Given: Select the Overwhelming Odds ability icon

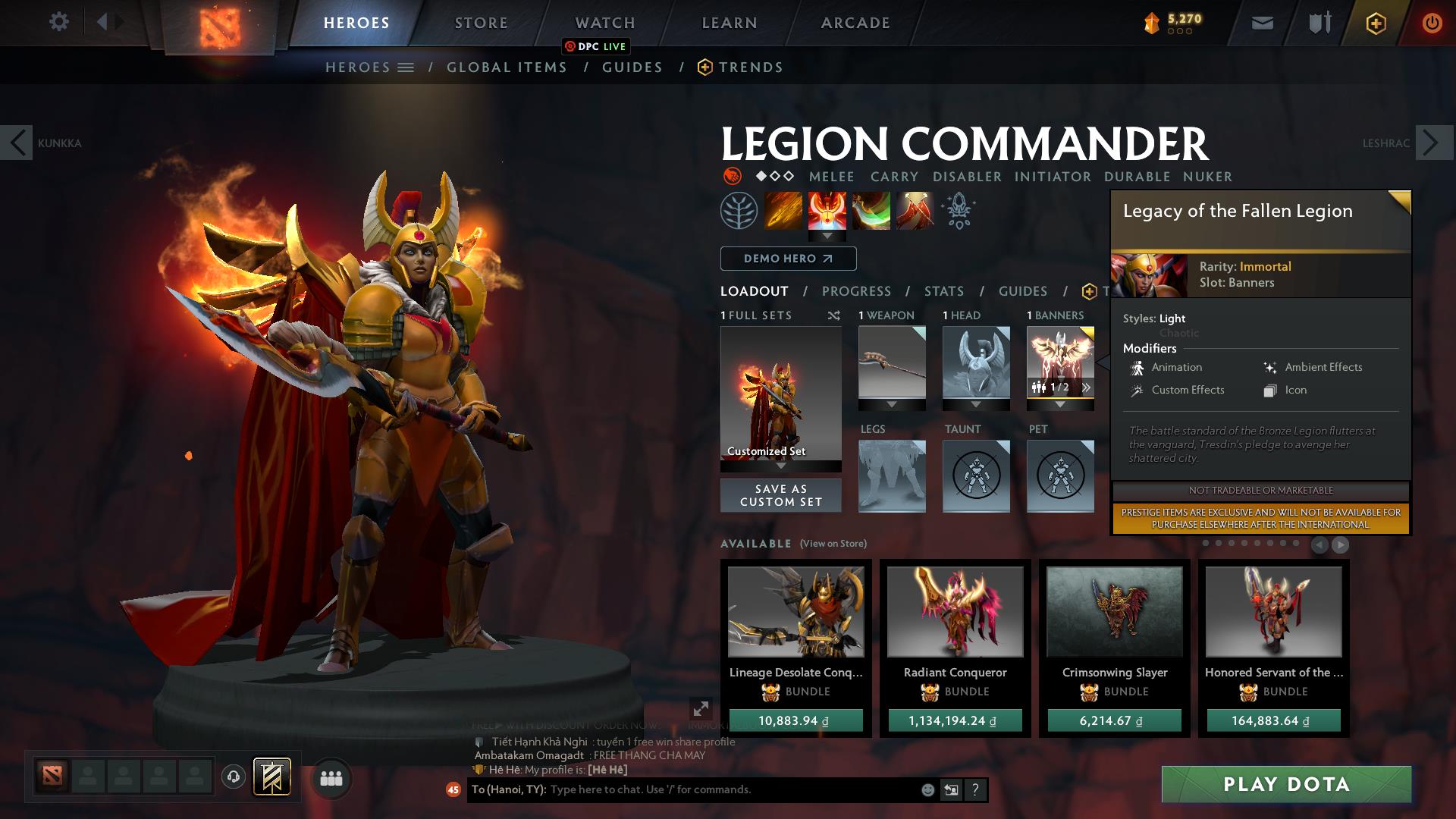Looking at the screenshot, I should tap(783, 210).
